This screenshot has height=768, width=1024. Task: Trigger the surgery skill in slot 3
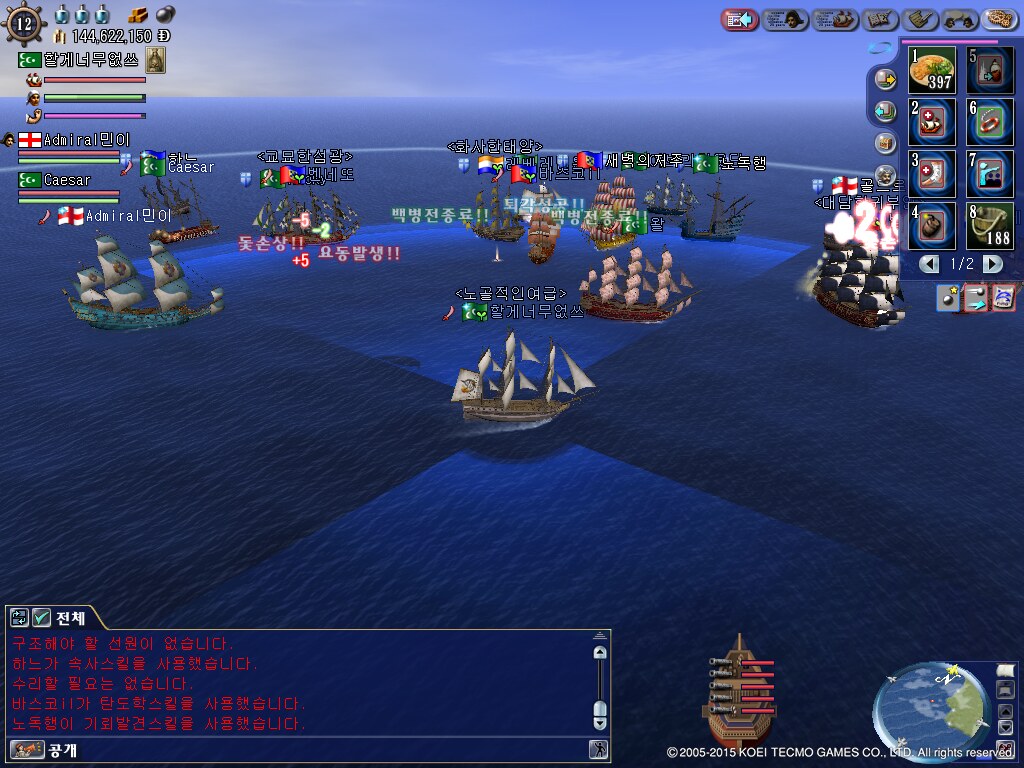tap(932, 174)
